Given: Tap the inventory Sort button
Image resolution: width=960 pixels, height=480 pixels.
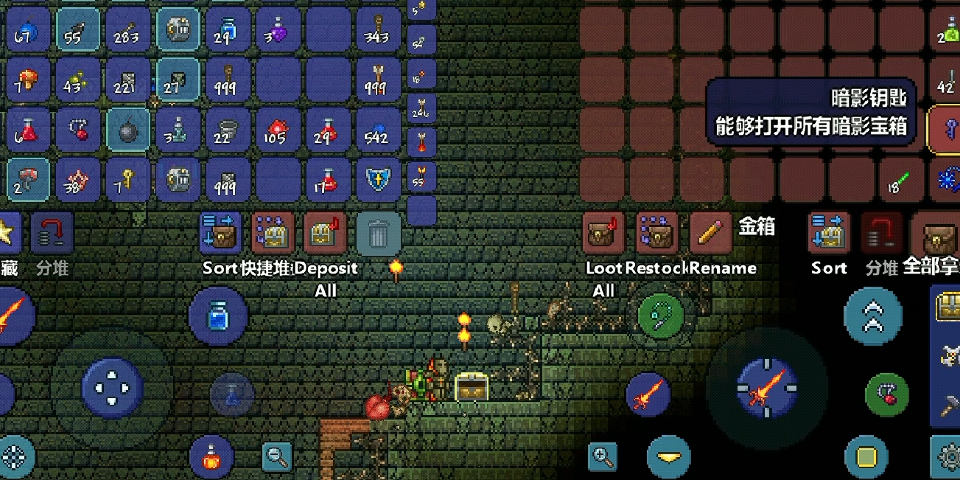Looking at the screenshot, I should 221,234.
